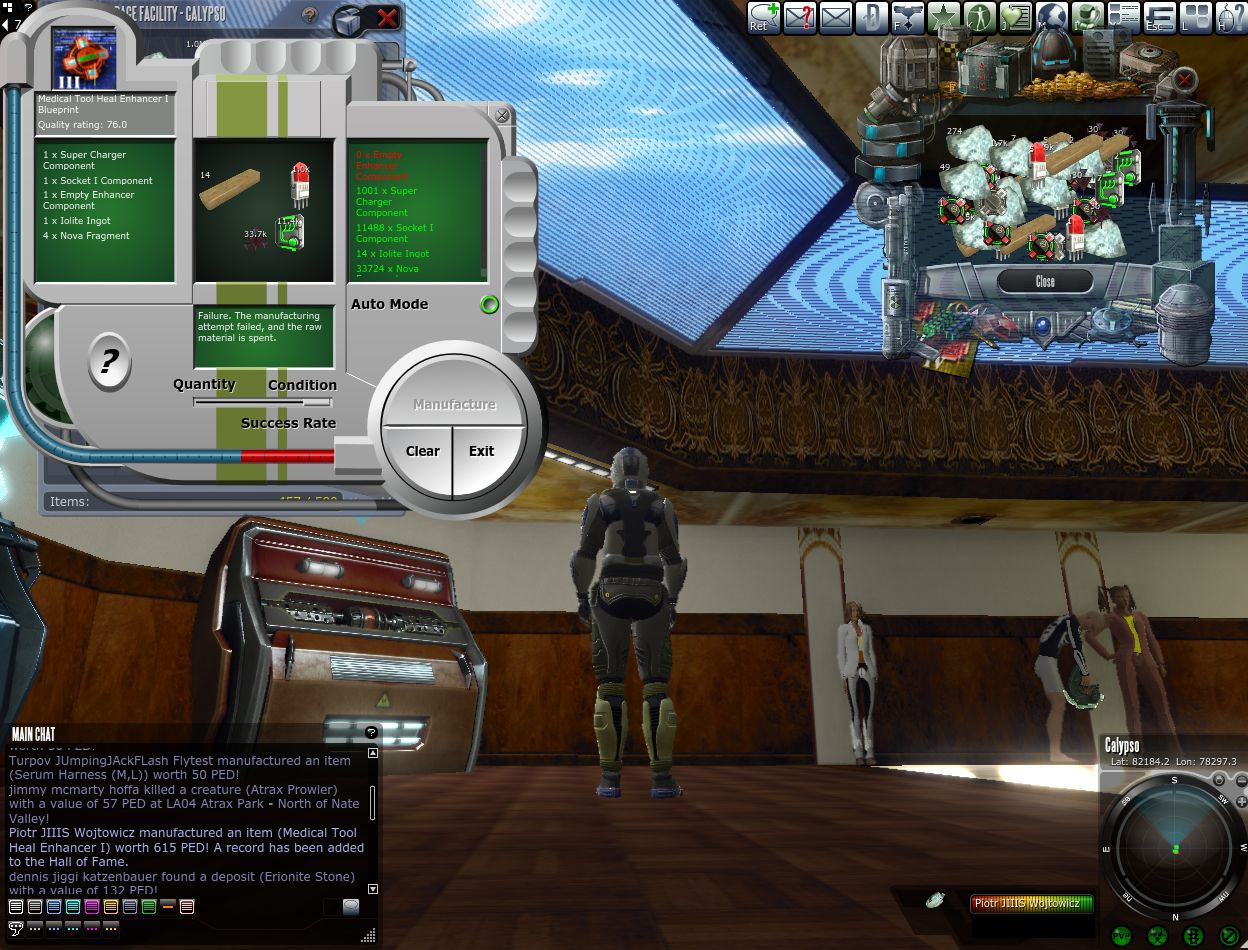
Task: Open the Main Chat help icon
Action: (371, 733)
